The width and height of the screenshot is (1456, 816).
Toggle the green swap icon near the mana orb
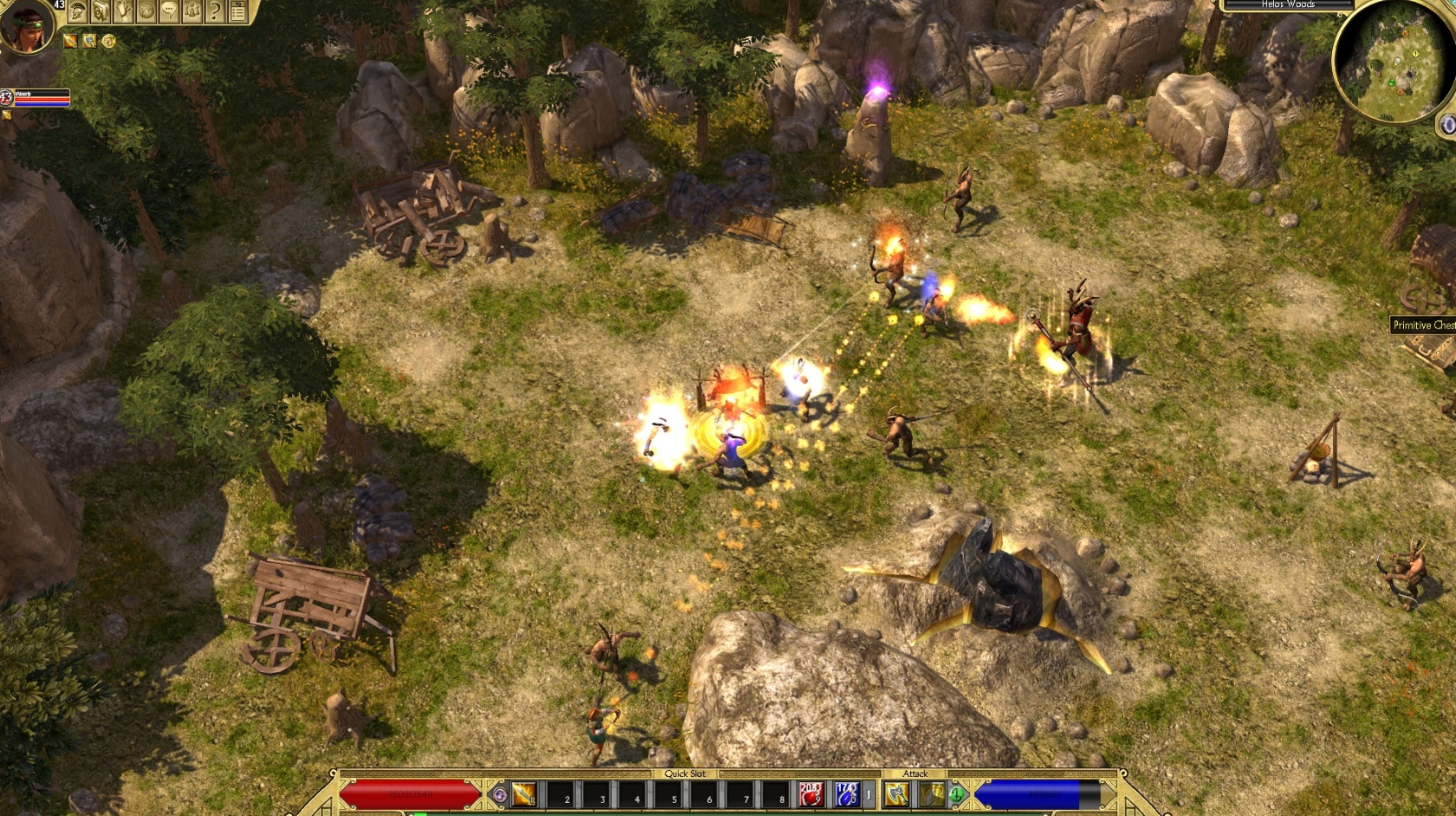955,794
